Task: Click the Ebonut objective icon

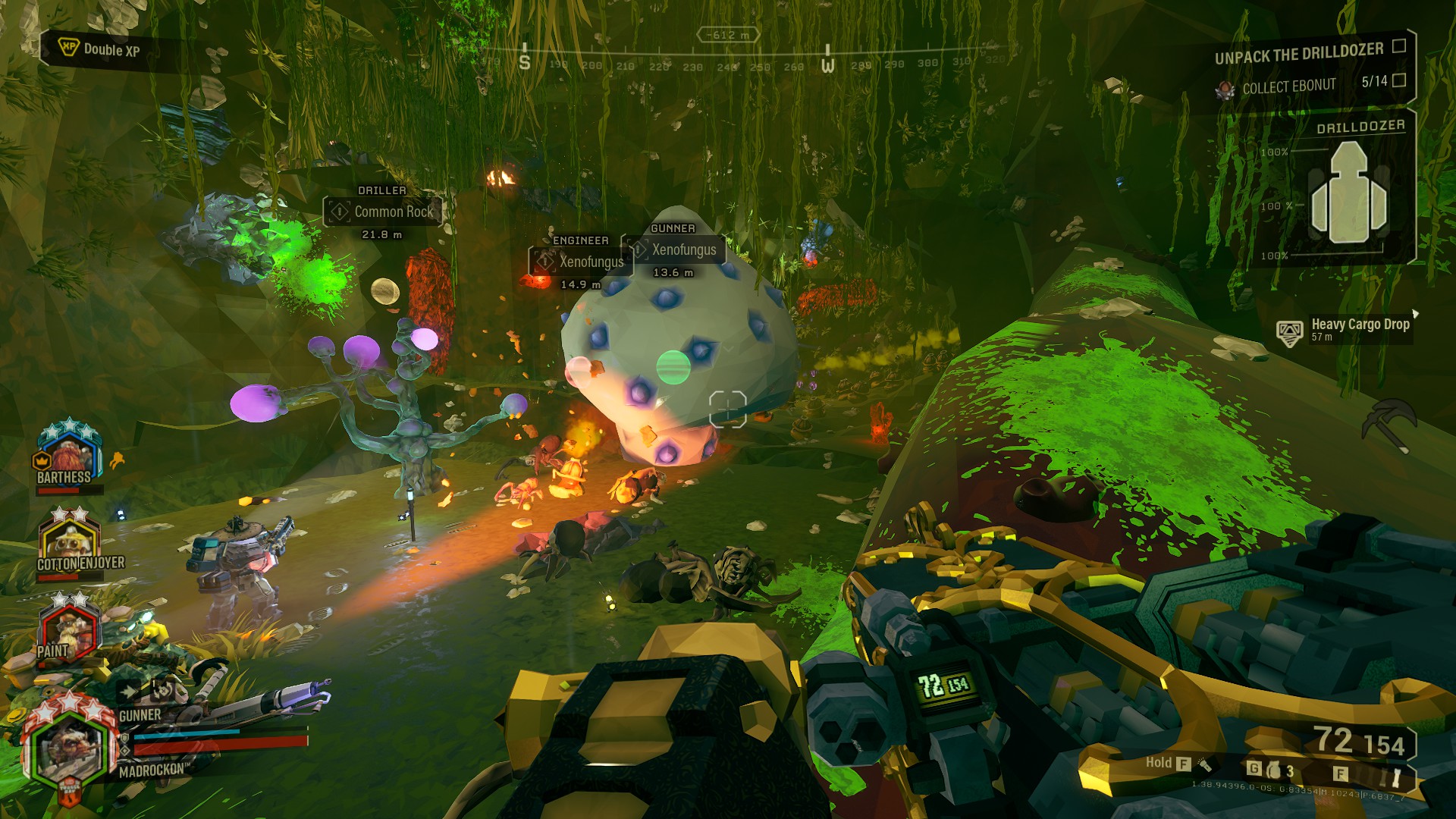Action: click(x=1225, y=90)
